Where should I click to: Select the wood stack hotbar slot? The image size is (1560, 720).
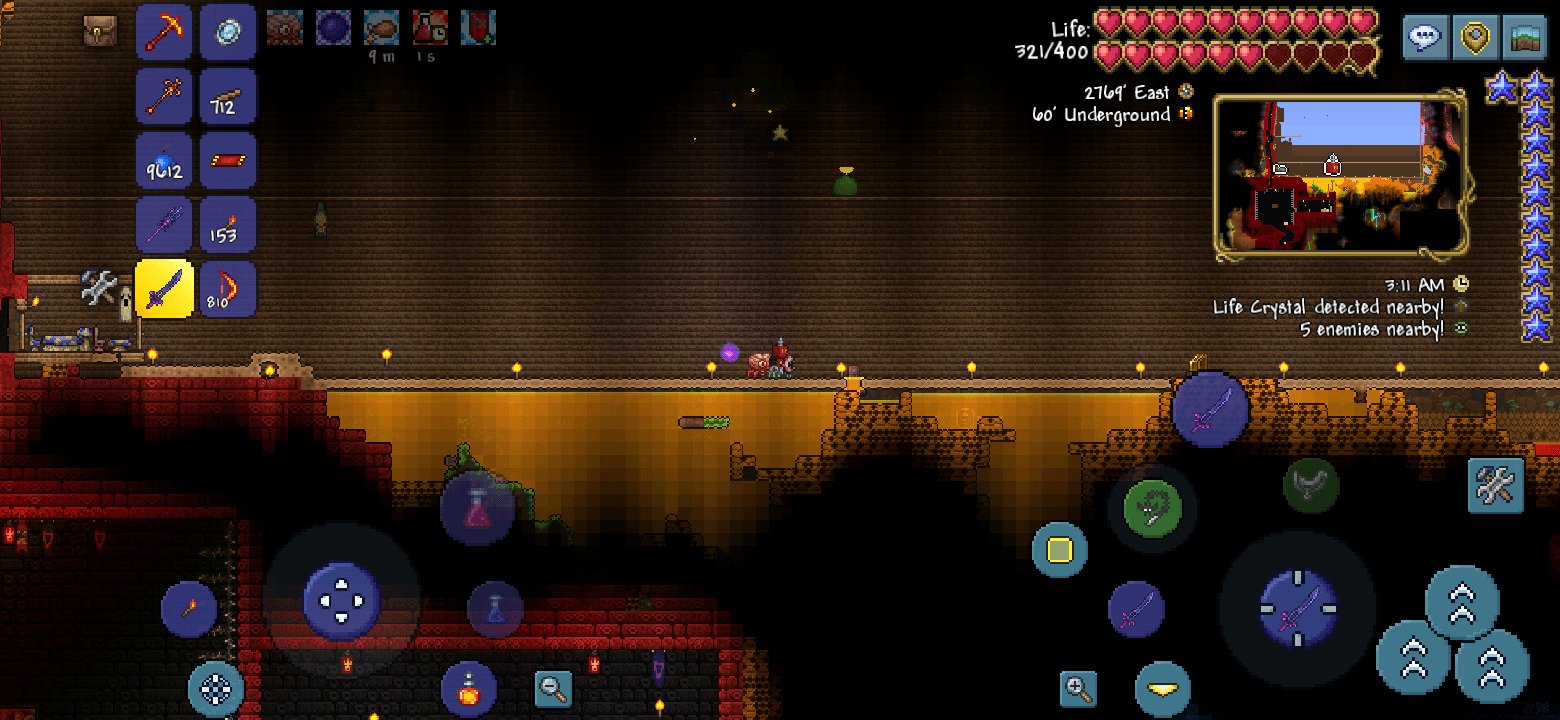[x=228, y=97]
